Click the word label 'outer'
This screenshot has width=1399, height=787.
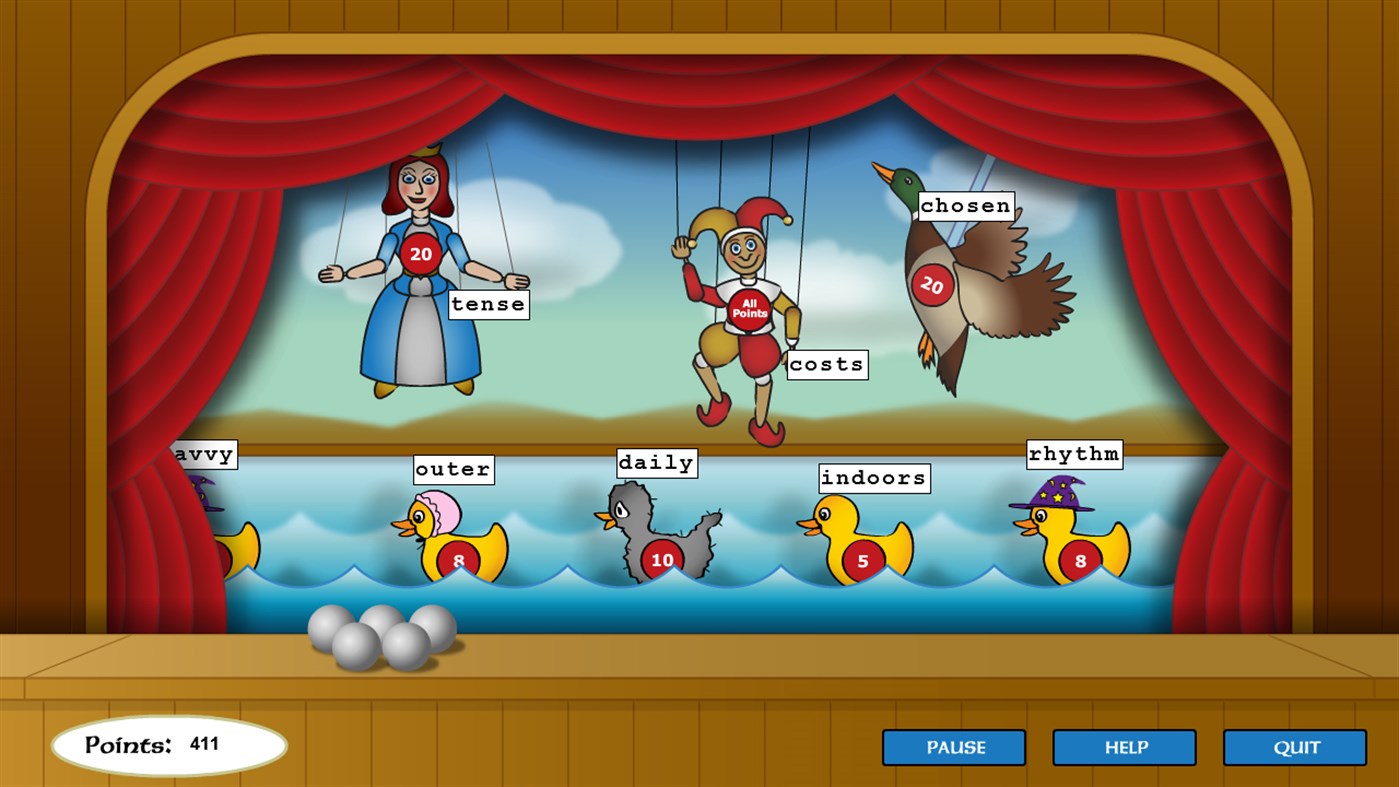453,469
